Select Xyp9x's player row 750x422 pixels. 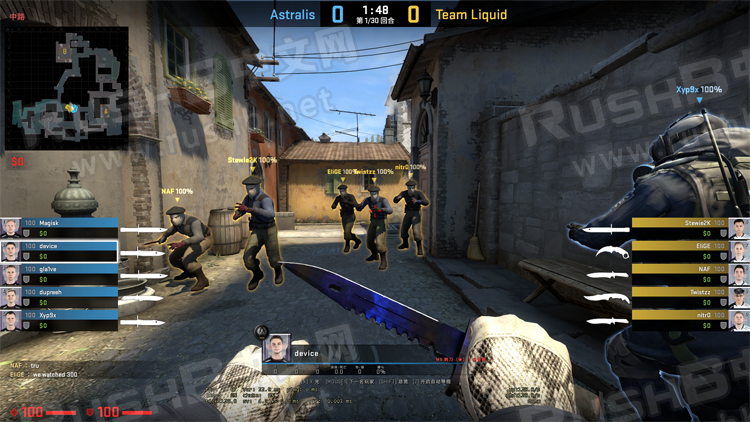pos(60,320)
